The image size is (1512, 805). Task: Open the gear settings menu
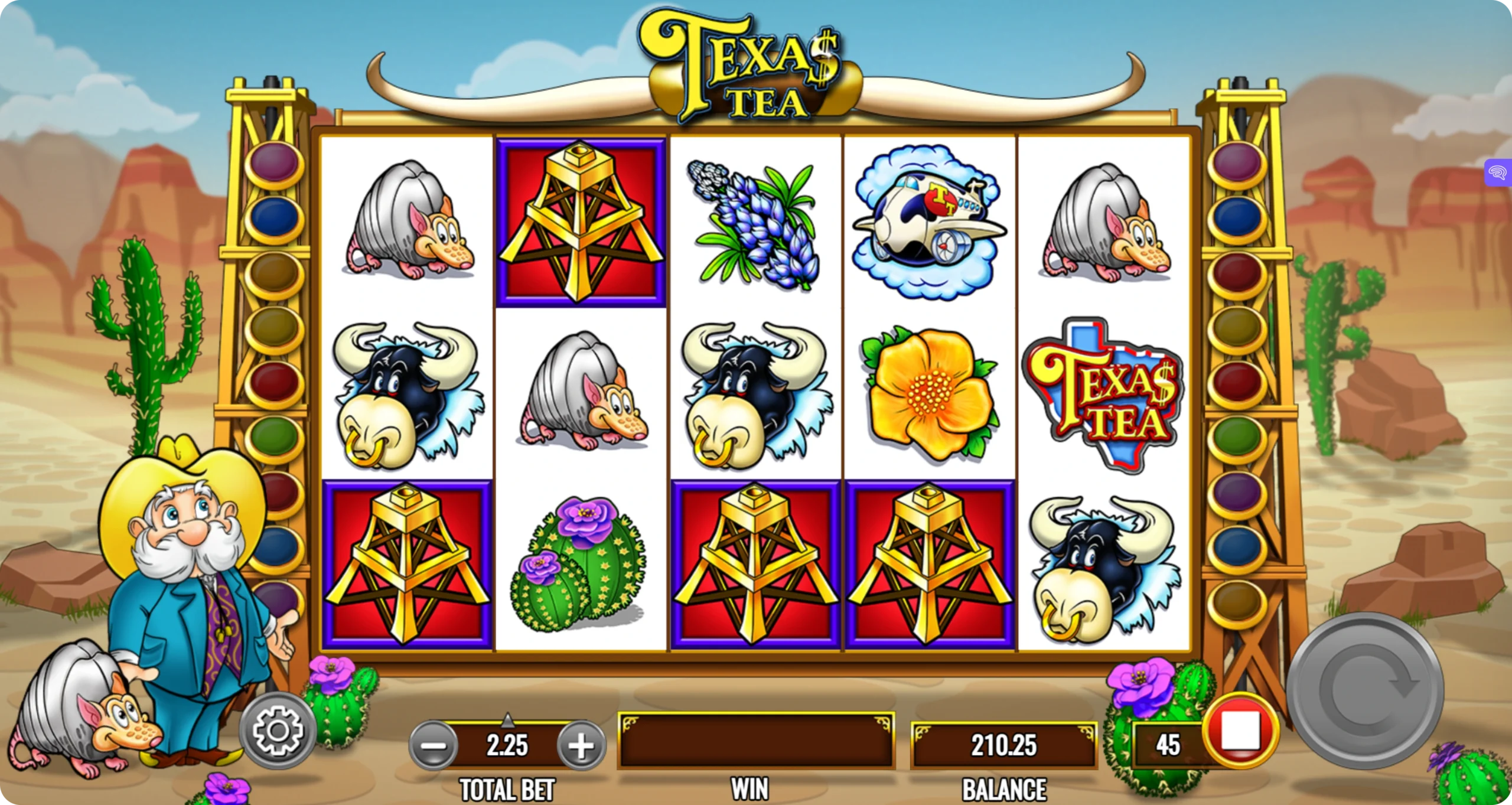pyautogui.click(x=278, y=731)
